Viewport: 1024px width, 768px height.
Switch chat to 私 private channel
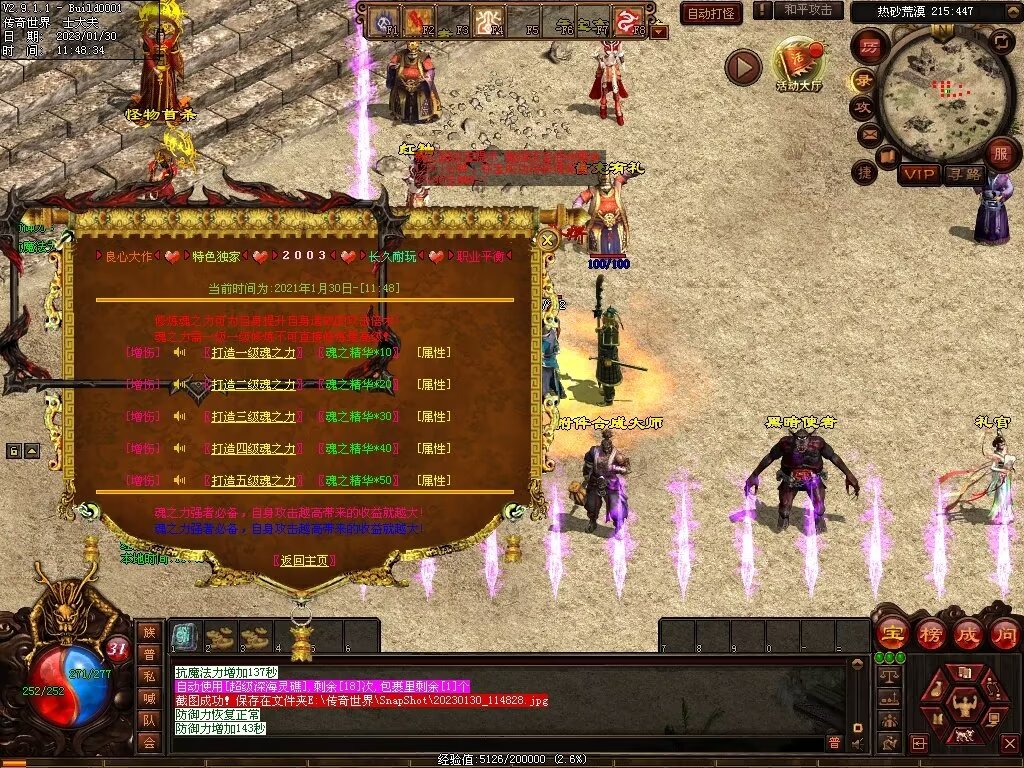point(149,675)
